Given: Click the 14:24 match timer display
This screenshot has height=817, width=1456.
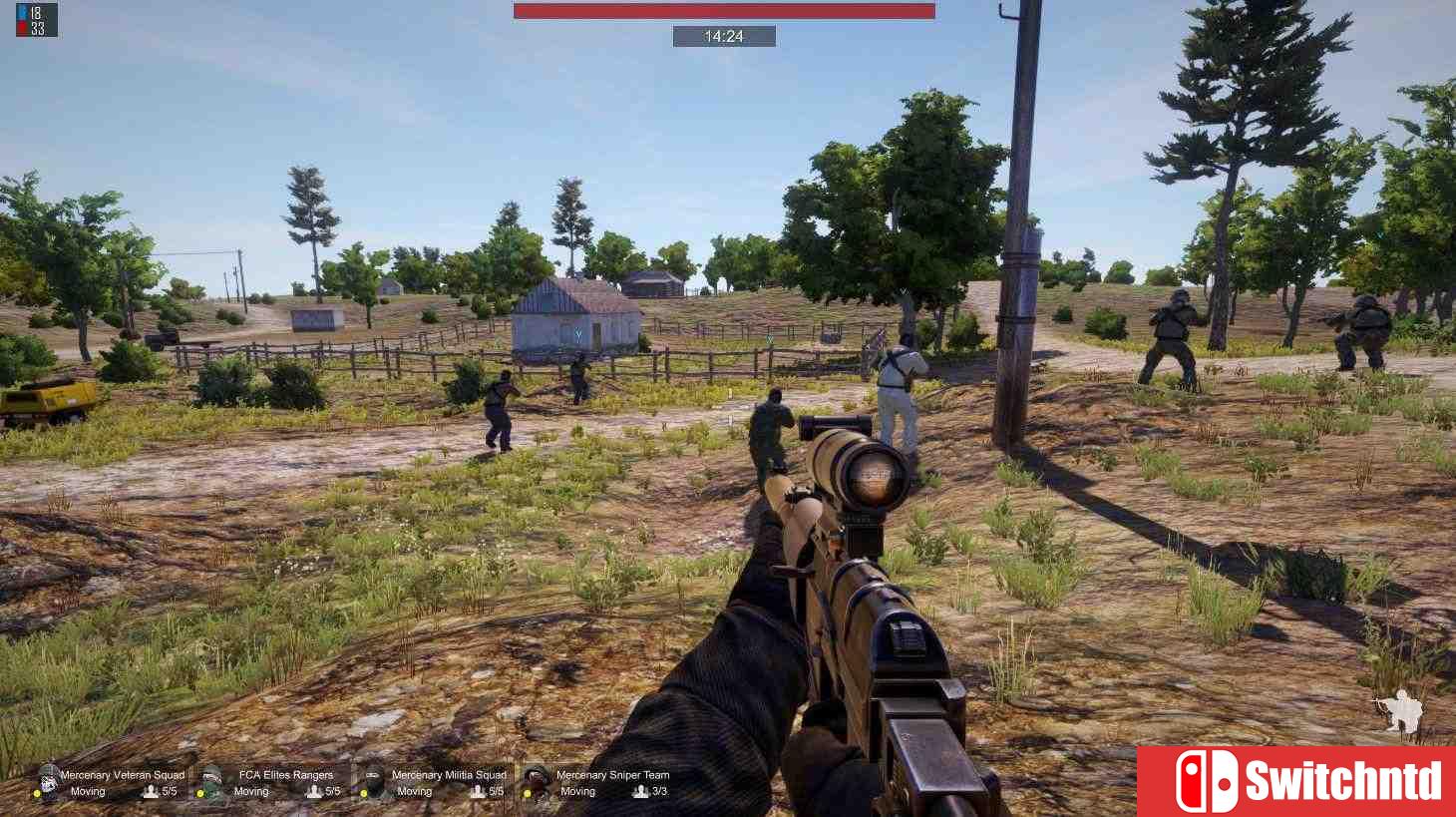Looking at the screenshot, I should point(727,36).
